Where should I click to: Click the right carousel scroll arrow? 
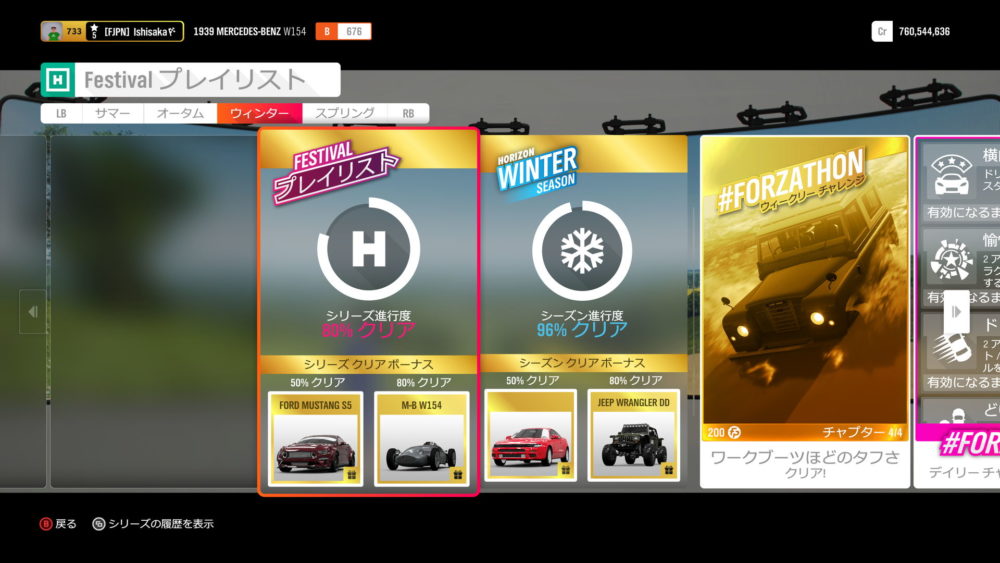956,312
